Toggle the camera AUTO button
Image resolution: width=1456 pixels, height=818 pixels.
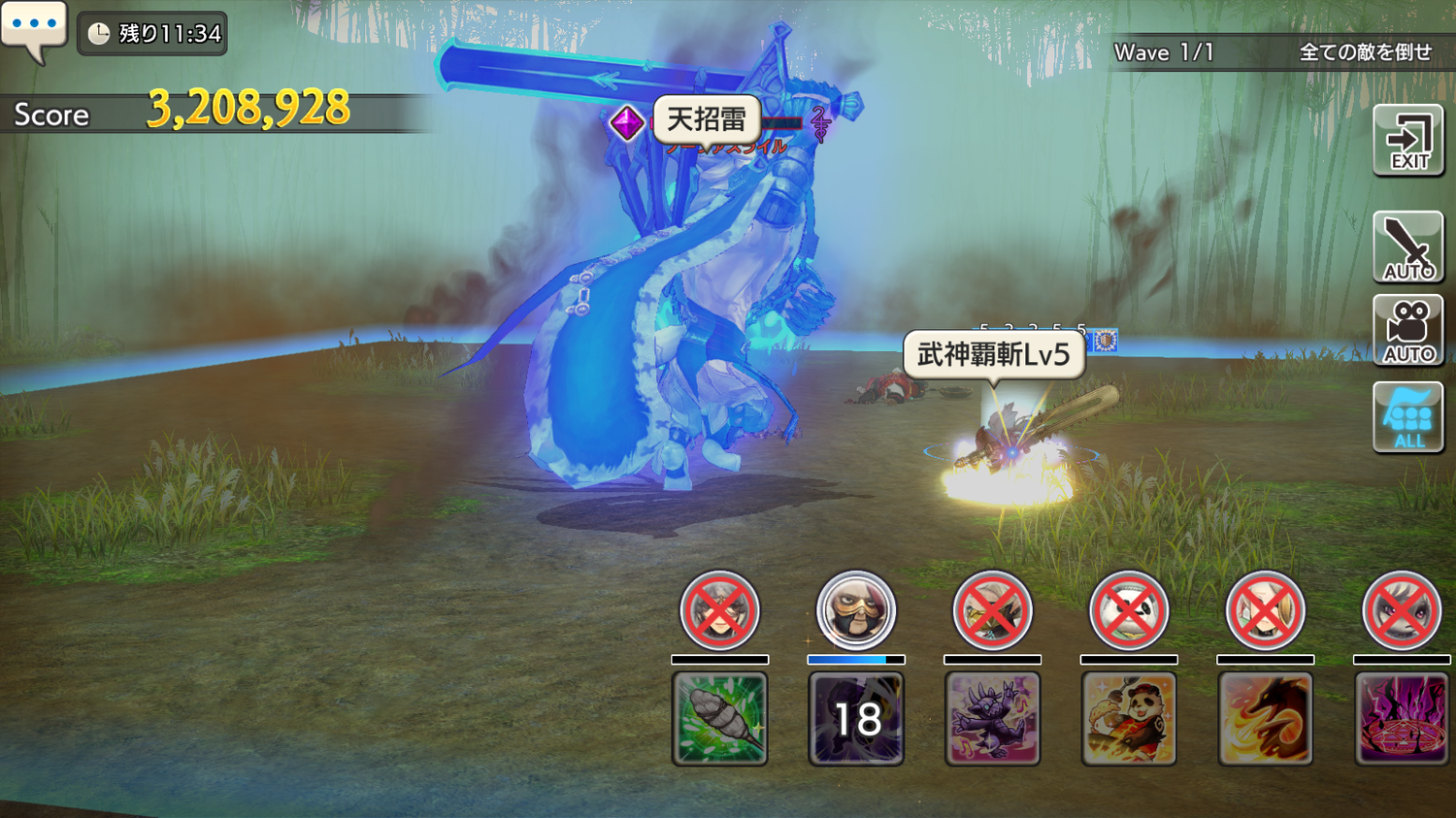1408,331
